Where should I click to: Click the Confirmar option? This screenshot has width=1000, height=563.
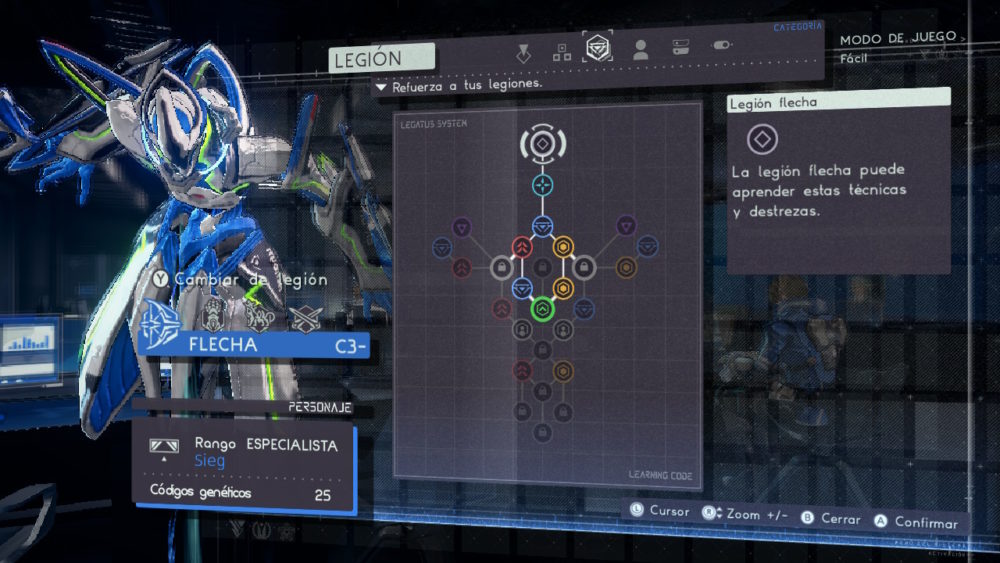(916, 522)
